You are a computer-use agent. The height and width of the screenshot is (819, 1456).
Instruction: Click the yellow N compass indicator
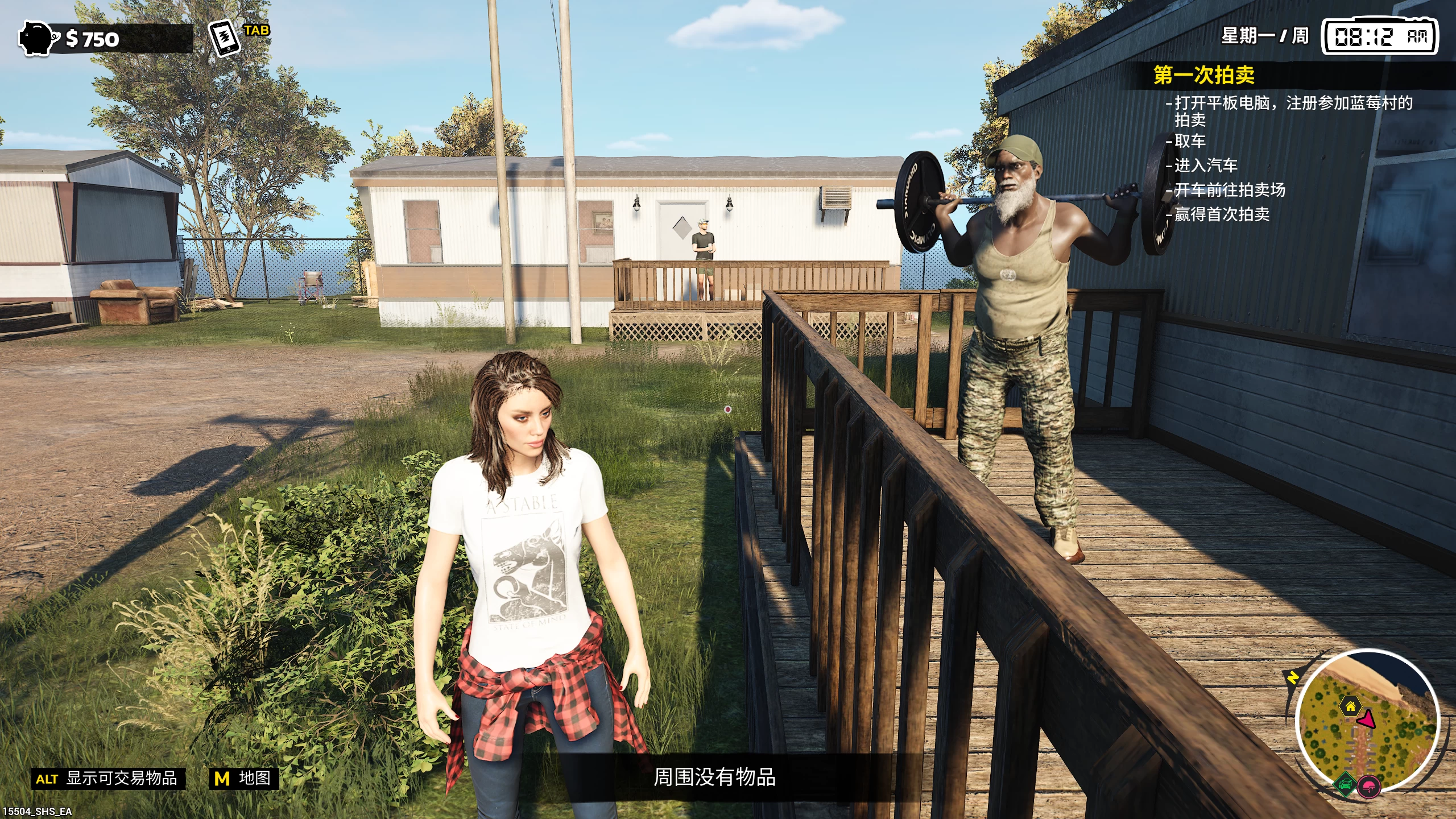pyautogui.click(x=1292, y=678)
